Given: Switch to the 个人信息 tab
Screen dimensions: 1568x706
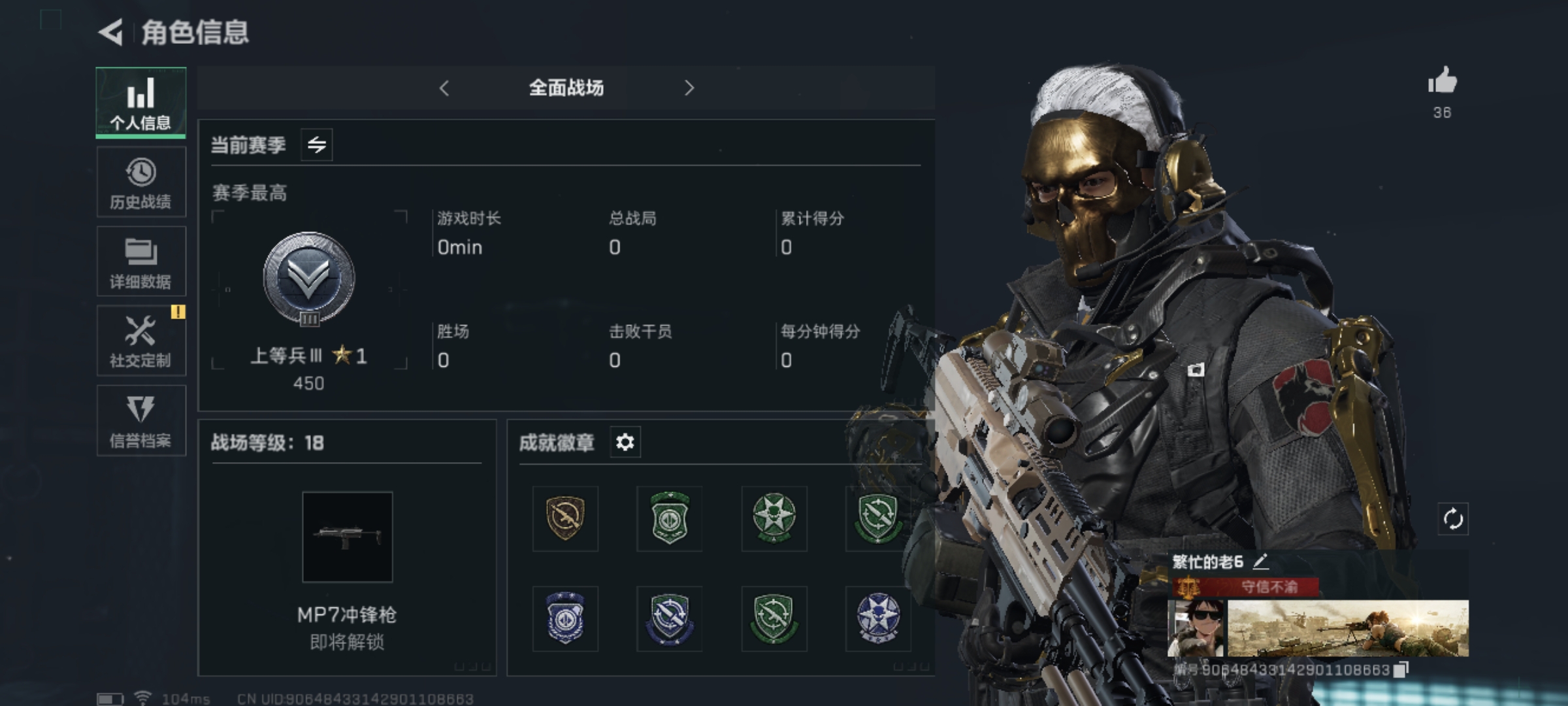Looking at the screenshot, I should (x=140, y=103).
